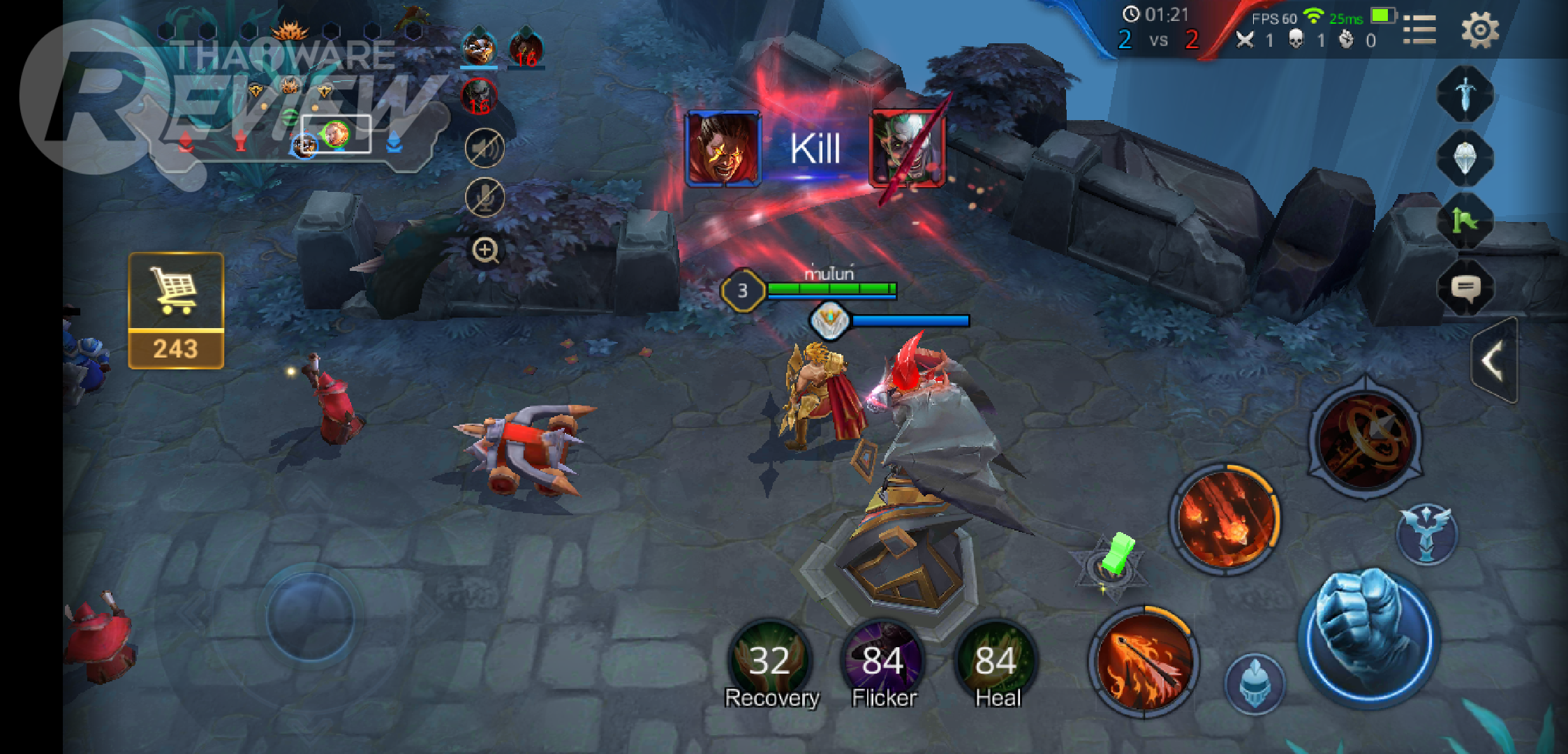Trigger the ultimate wheel skill
Image resolution: width=1568 pixels, height=754 pixels.
(x=1366, y=438)
